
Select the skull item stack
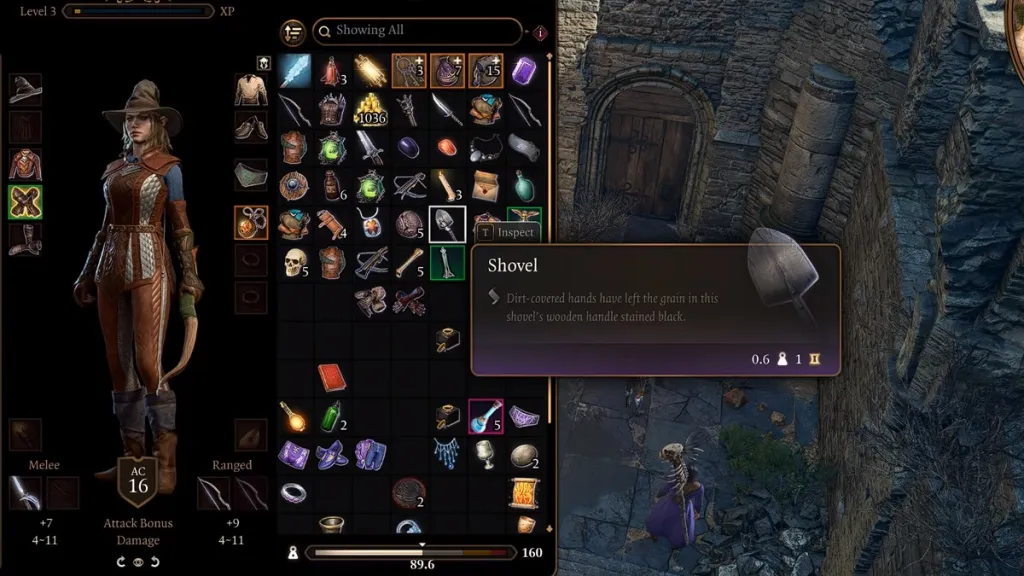(x=294, y=262)
